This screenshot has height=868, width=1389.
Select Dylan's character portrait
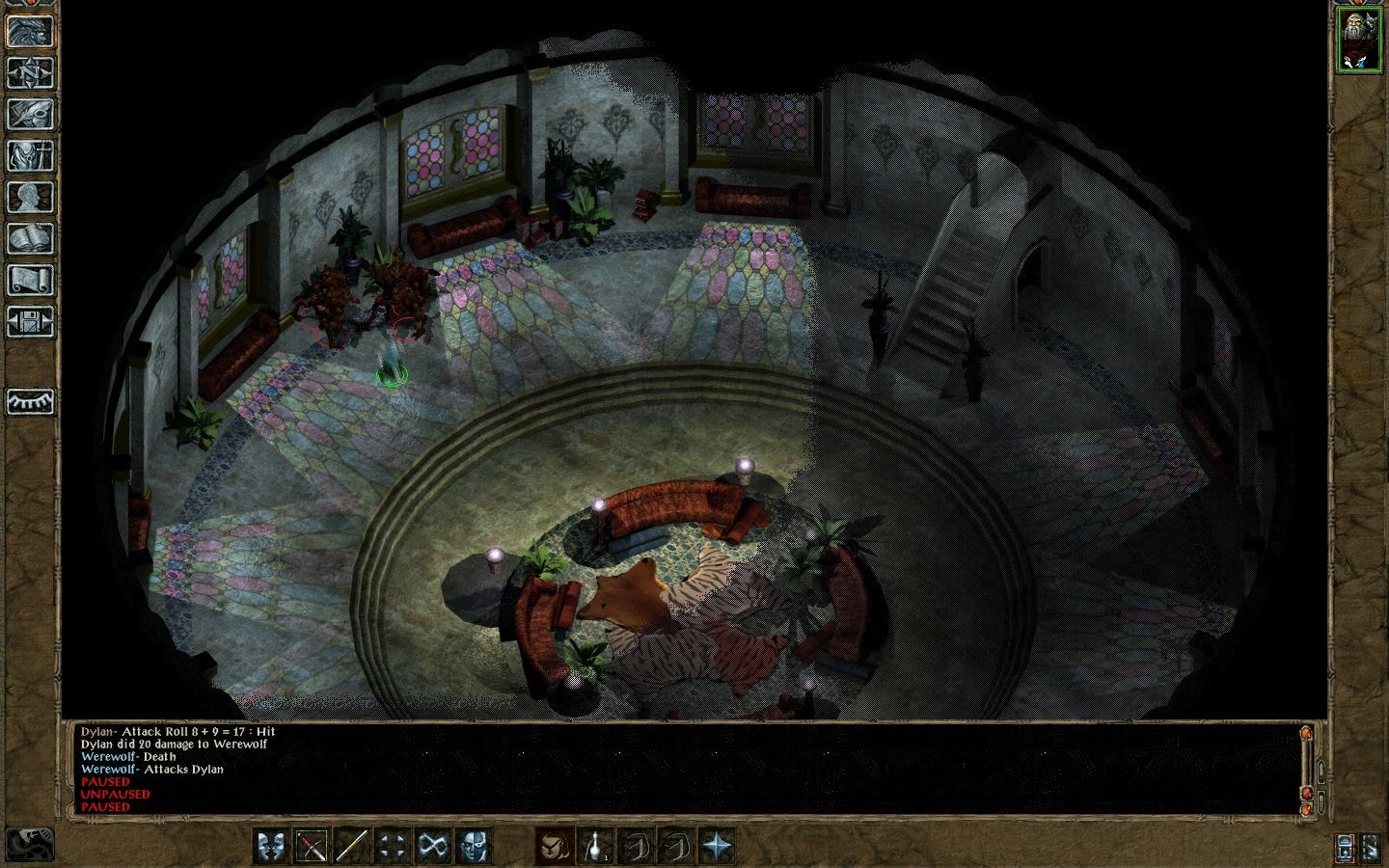coord(1358,39)
